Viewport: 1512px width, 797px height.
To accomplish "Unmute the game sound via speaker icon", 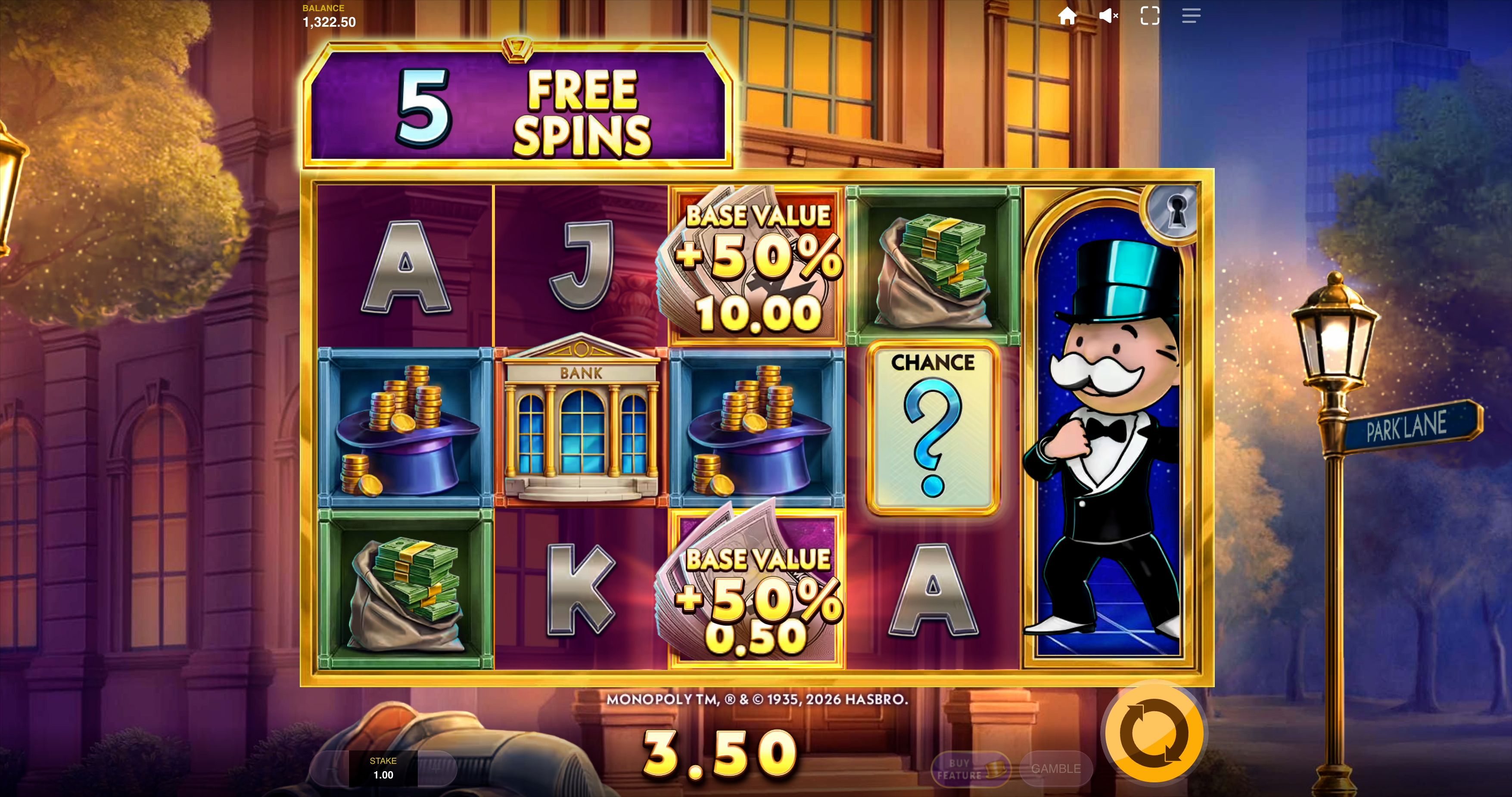I will [1109, 16].
